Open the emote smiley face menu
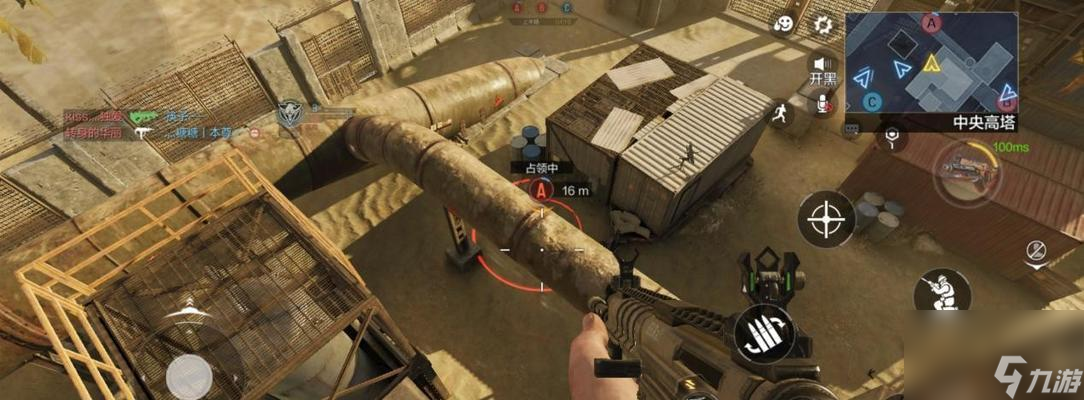Viewport: 1084px width, 400px height. [x=785, y=26]
